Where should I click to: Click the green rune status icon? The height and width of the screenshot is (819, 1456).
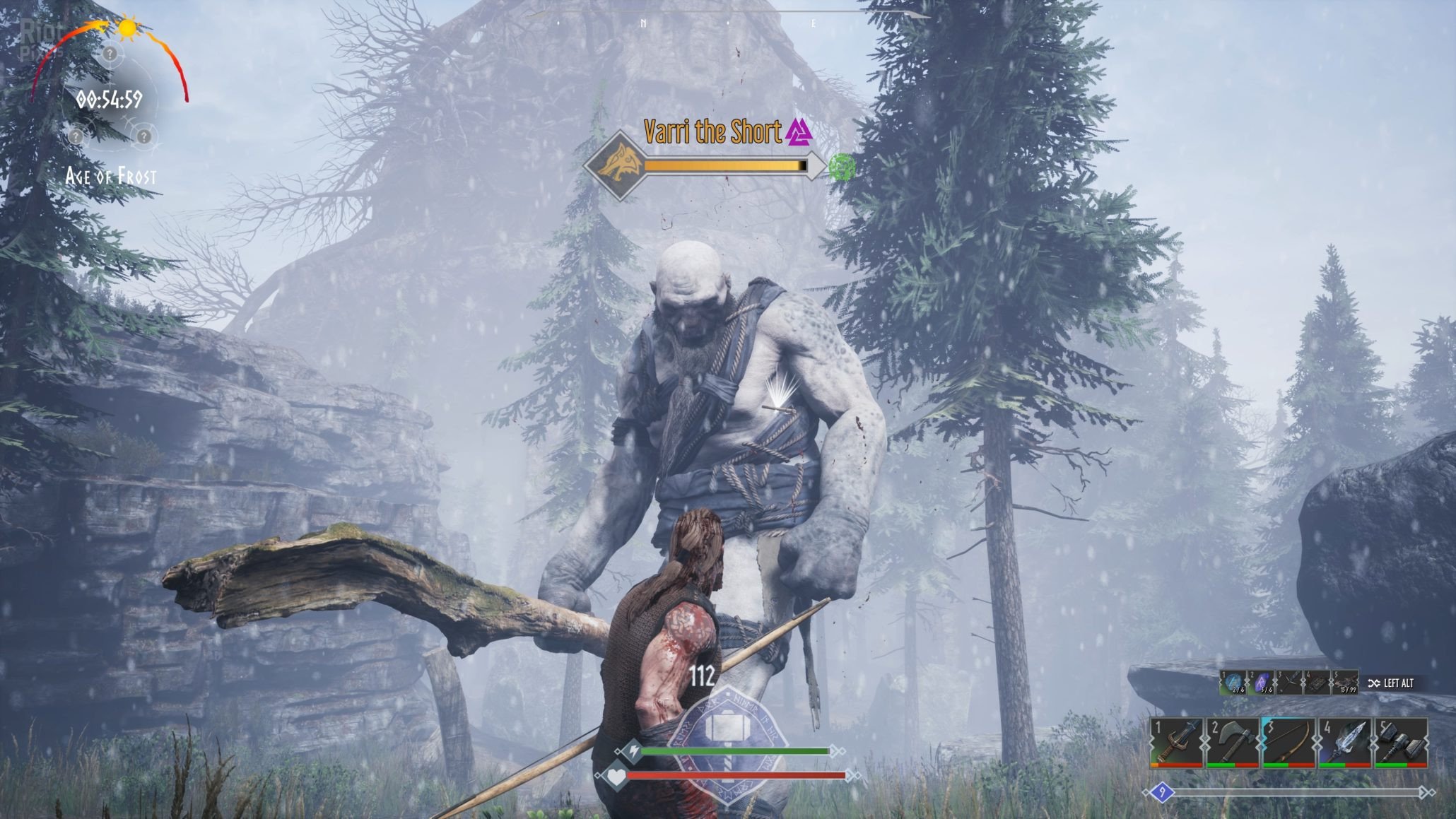tap(842, 167)
